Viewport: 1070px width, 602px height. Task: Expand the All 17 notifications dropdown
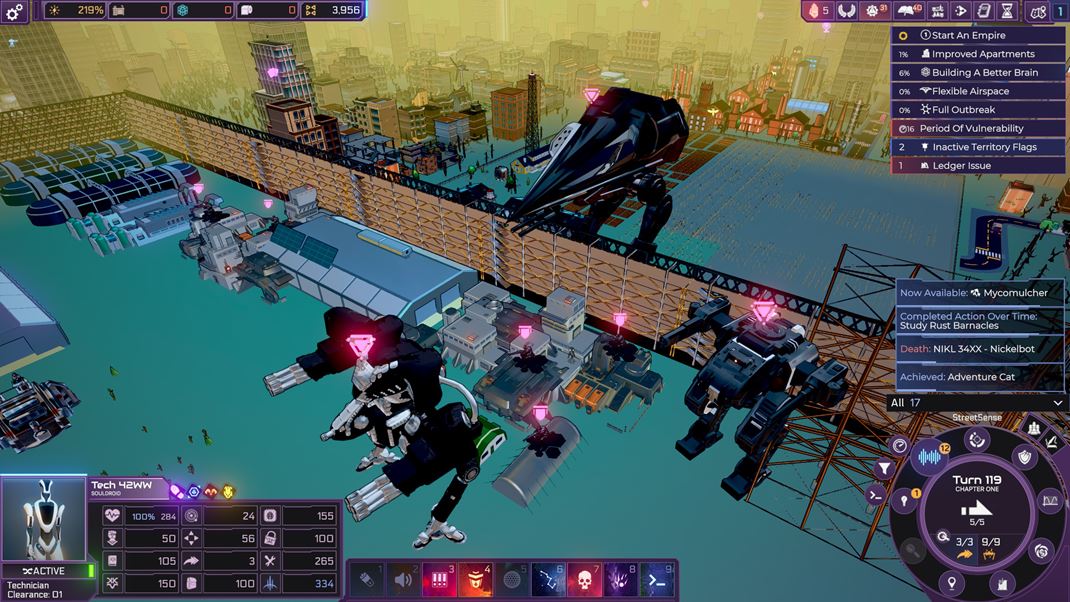(977, 403)
